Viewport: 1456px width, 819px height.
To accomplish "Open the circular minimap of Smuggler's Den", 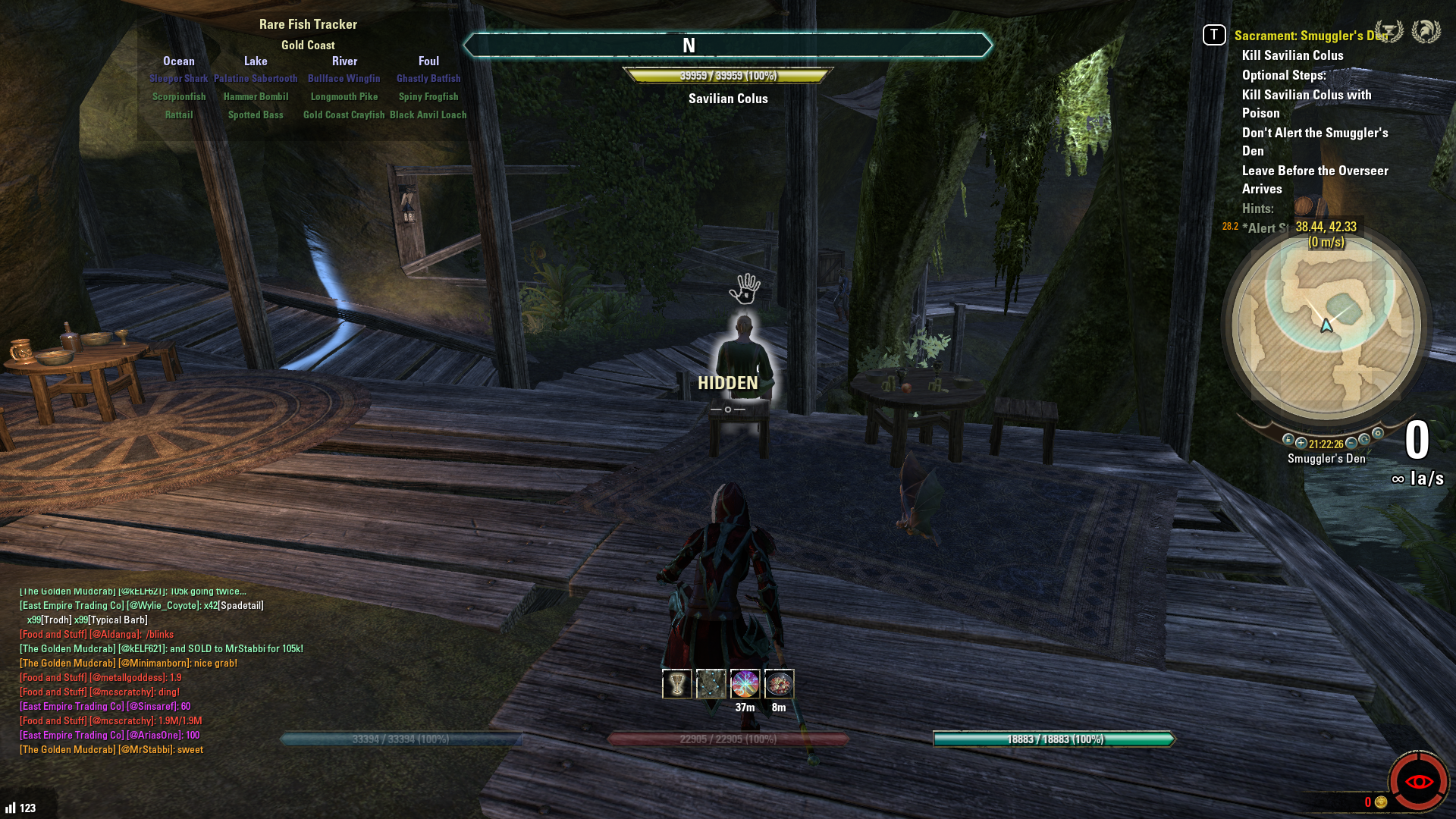I will click(1326, 328).
